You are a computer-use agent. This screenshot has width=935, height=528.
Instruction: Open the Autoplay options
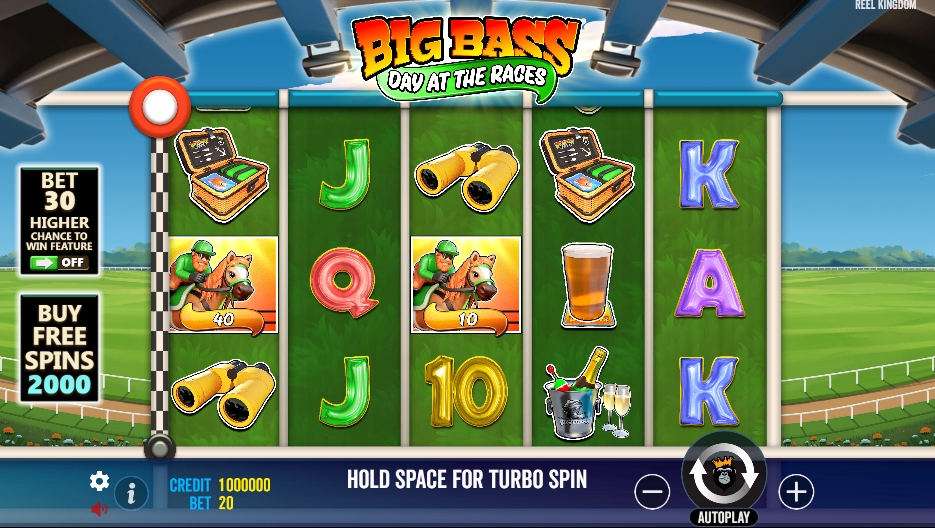723,517
